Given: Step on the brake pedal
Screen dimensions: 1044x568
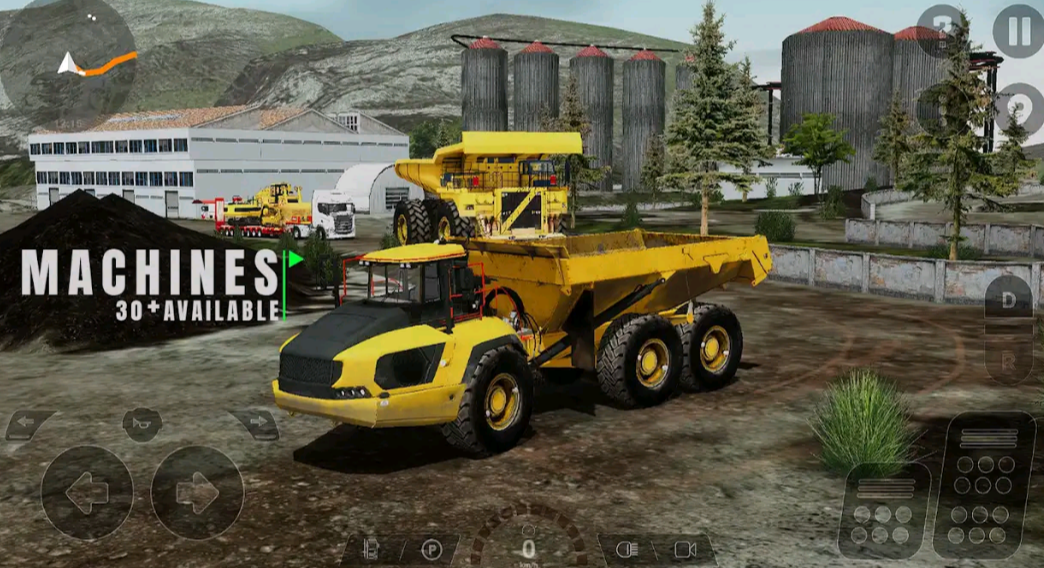Looking at the screenshot, I should (884, 510).
